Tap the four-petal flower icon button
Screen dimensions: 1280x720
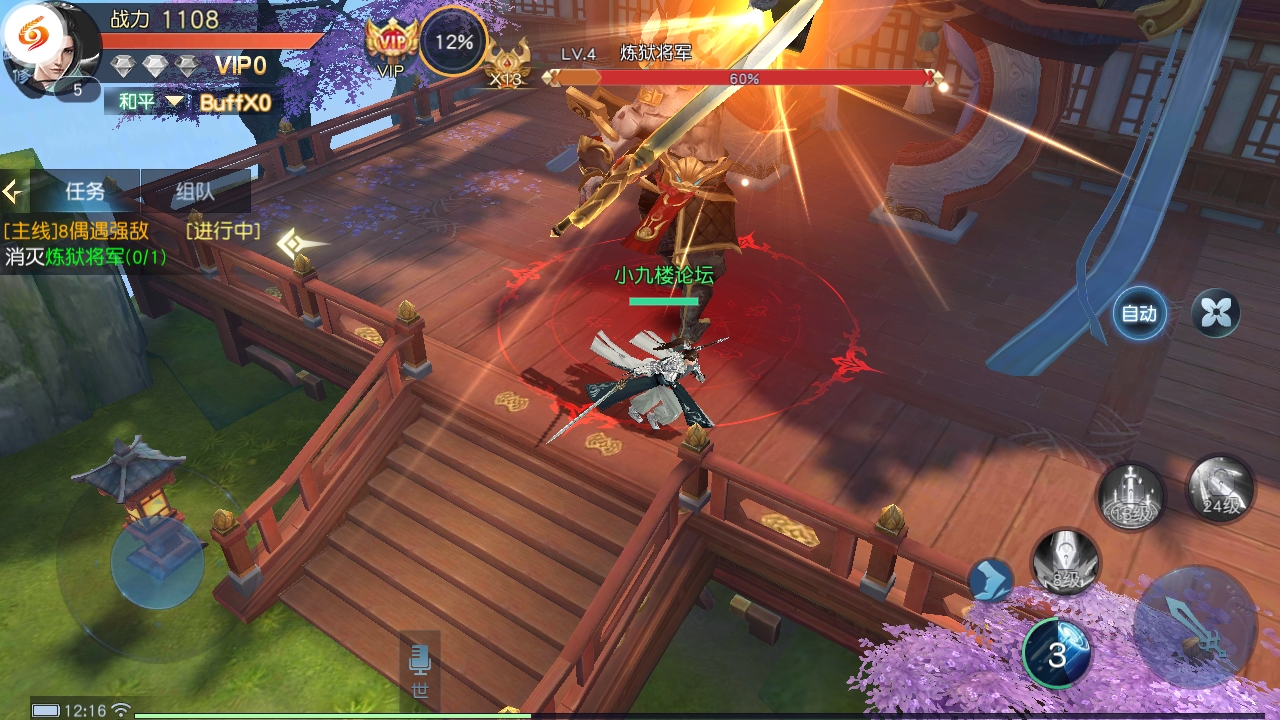click(1216, 314)
